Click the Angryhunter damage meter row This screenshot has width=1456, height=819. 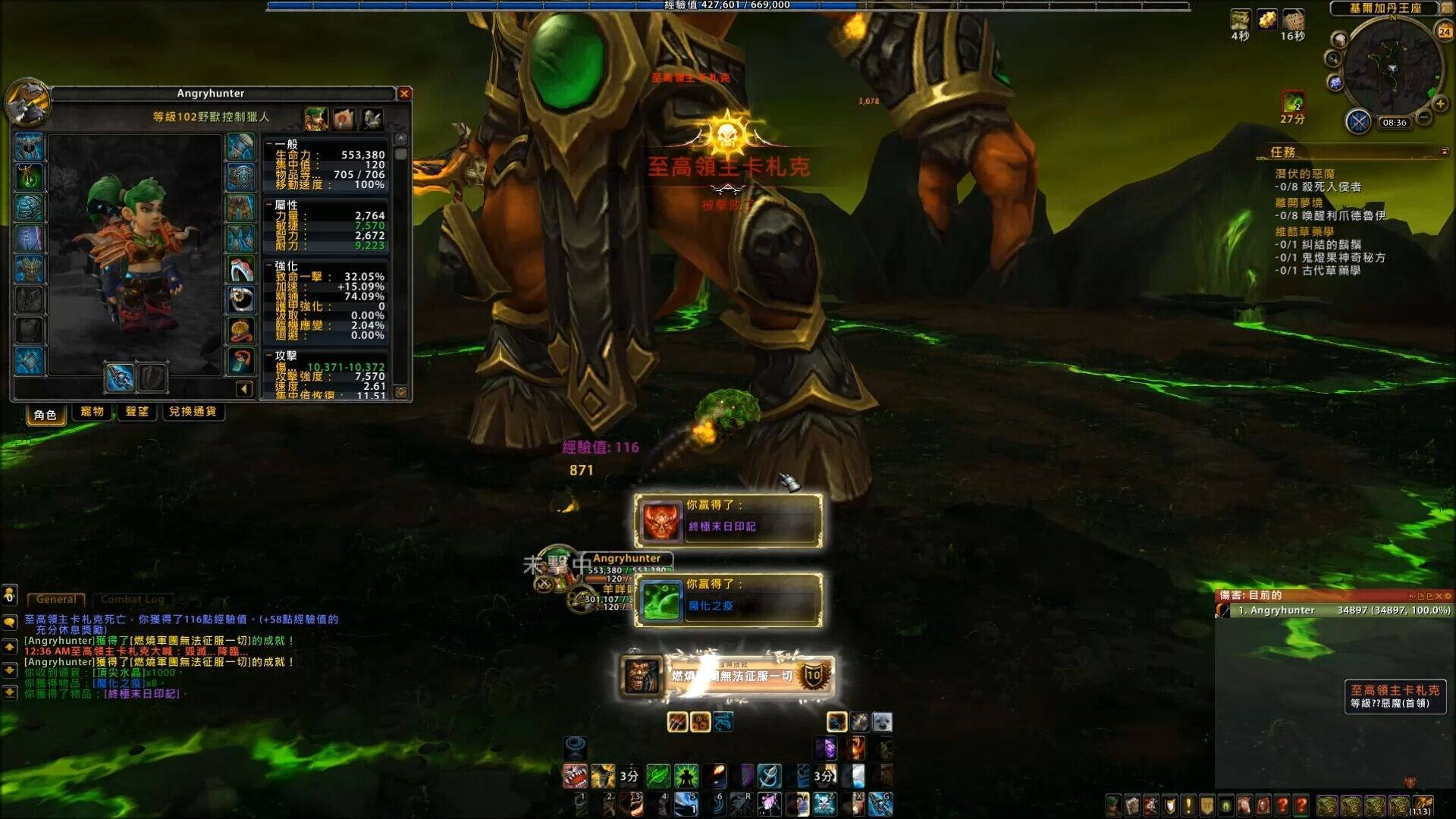pyautogui.click(x=1335, y=610)
